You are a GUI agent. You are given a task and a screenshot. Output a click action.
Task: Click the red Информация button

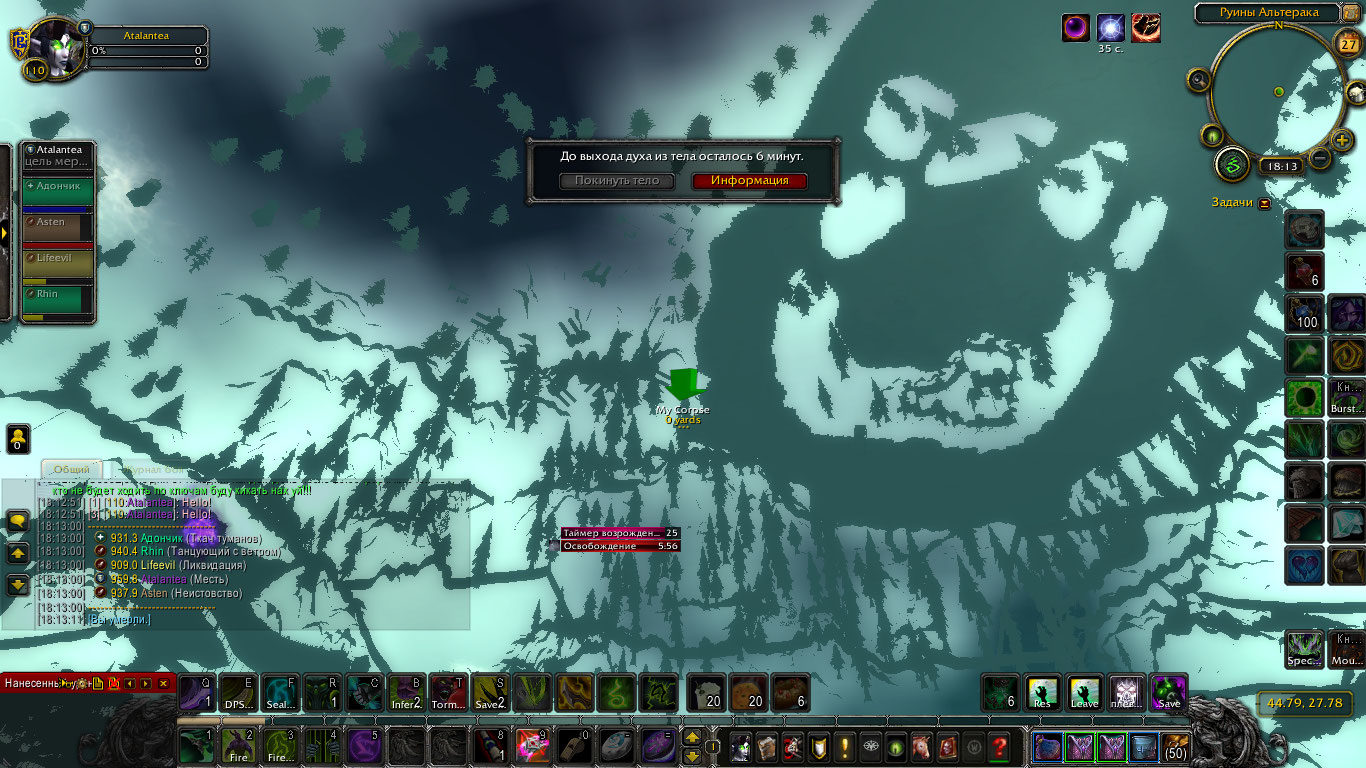749,181
